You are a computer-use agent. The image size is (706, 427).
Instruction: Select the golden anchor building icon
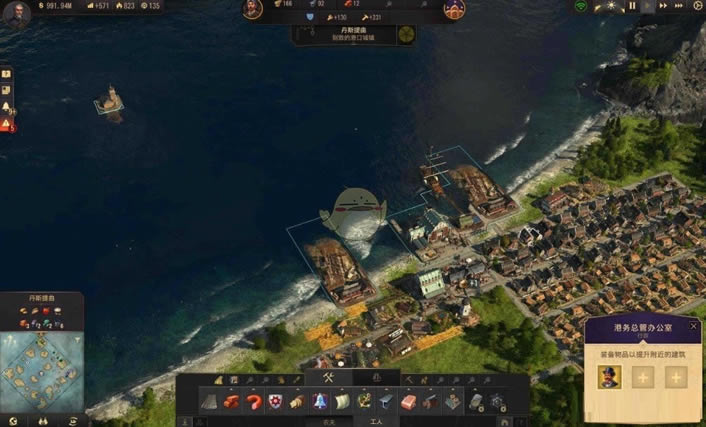[363, 401]
